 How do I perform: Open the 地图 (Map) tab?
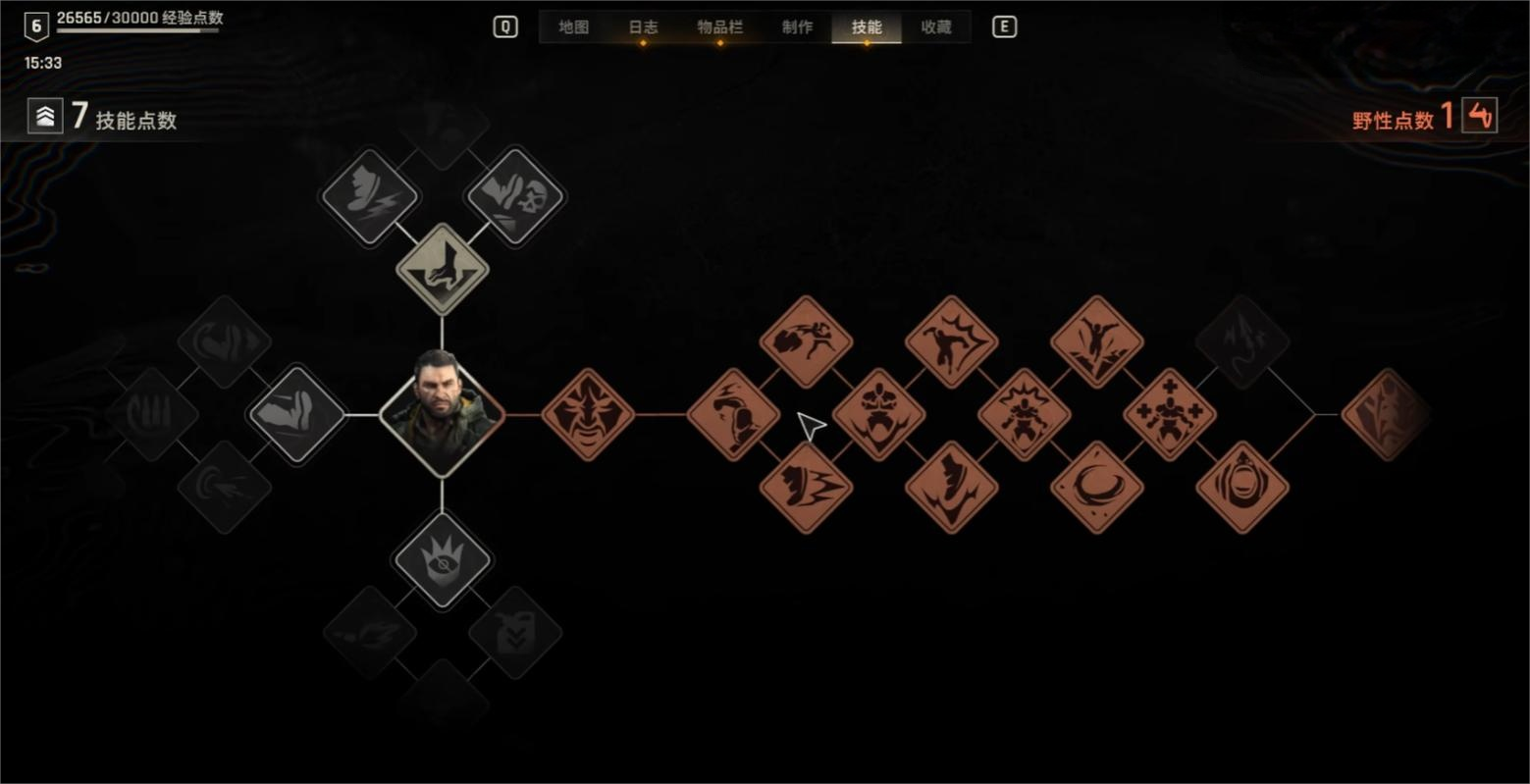point(574,27)
